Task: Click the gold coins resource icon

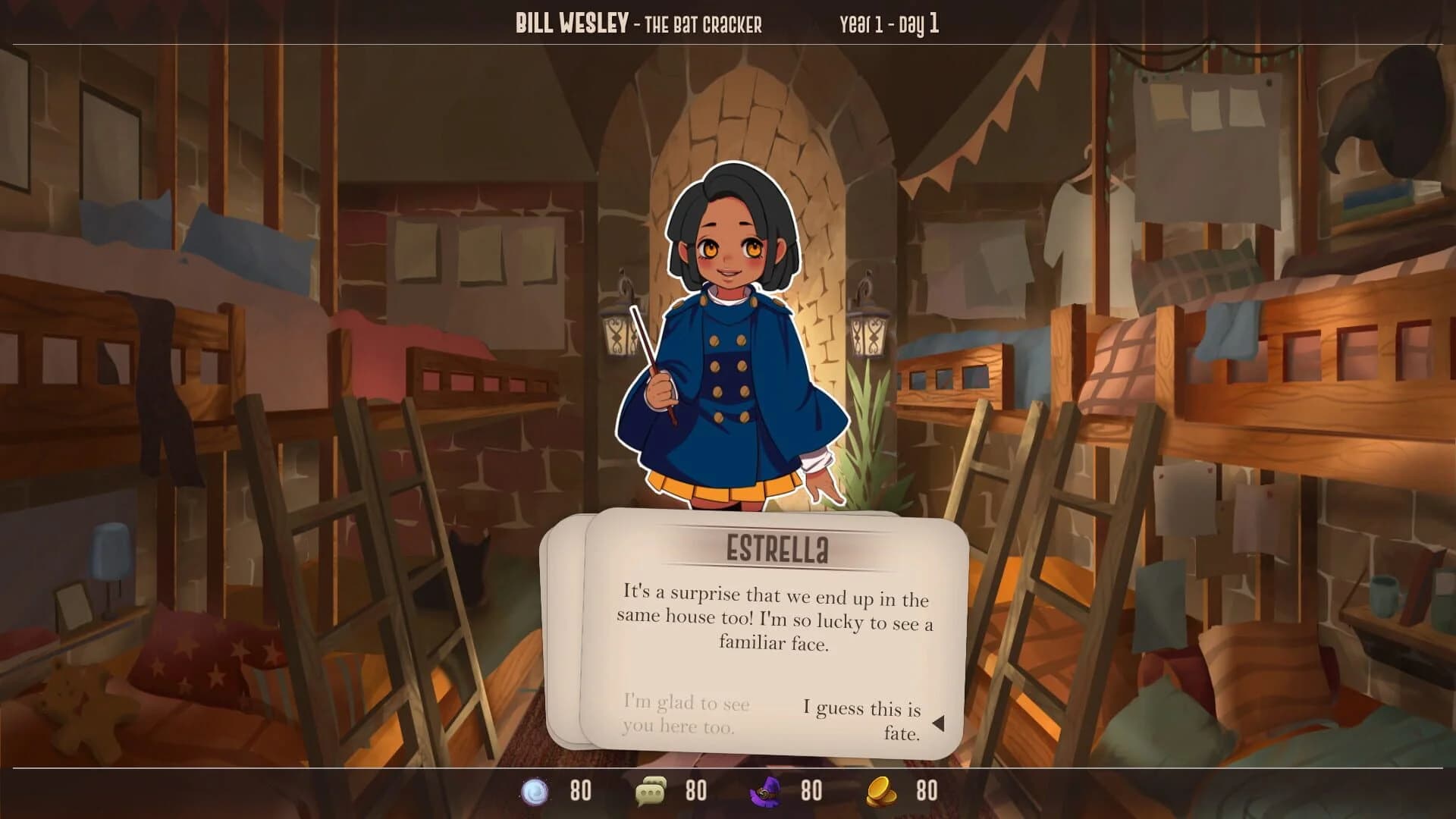Action: coord(881,790)
